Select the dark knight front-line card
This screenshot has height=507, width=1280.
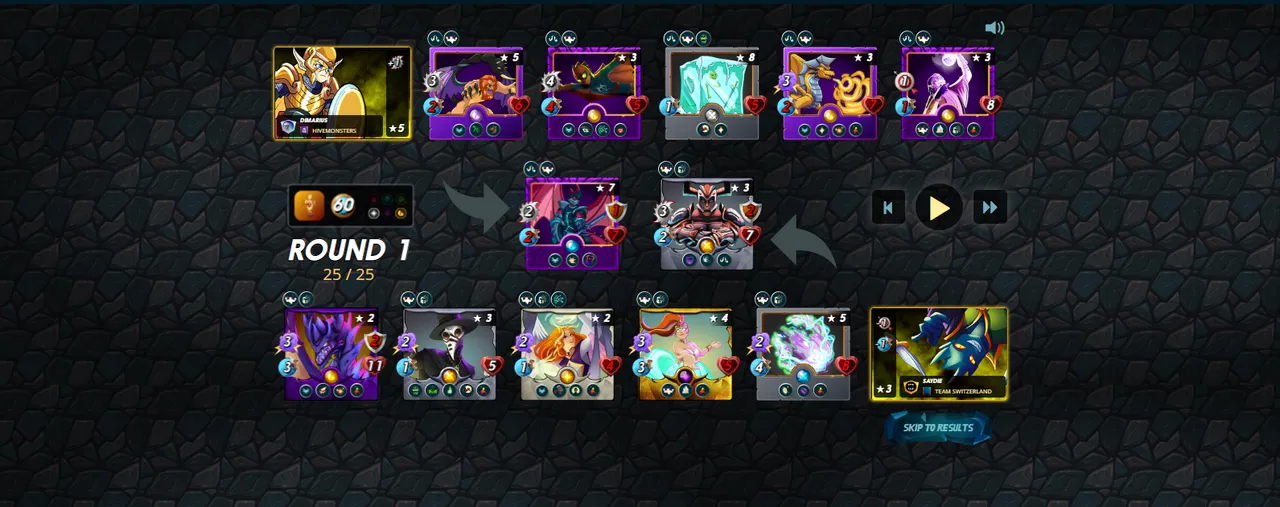[x=572, y=224]
